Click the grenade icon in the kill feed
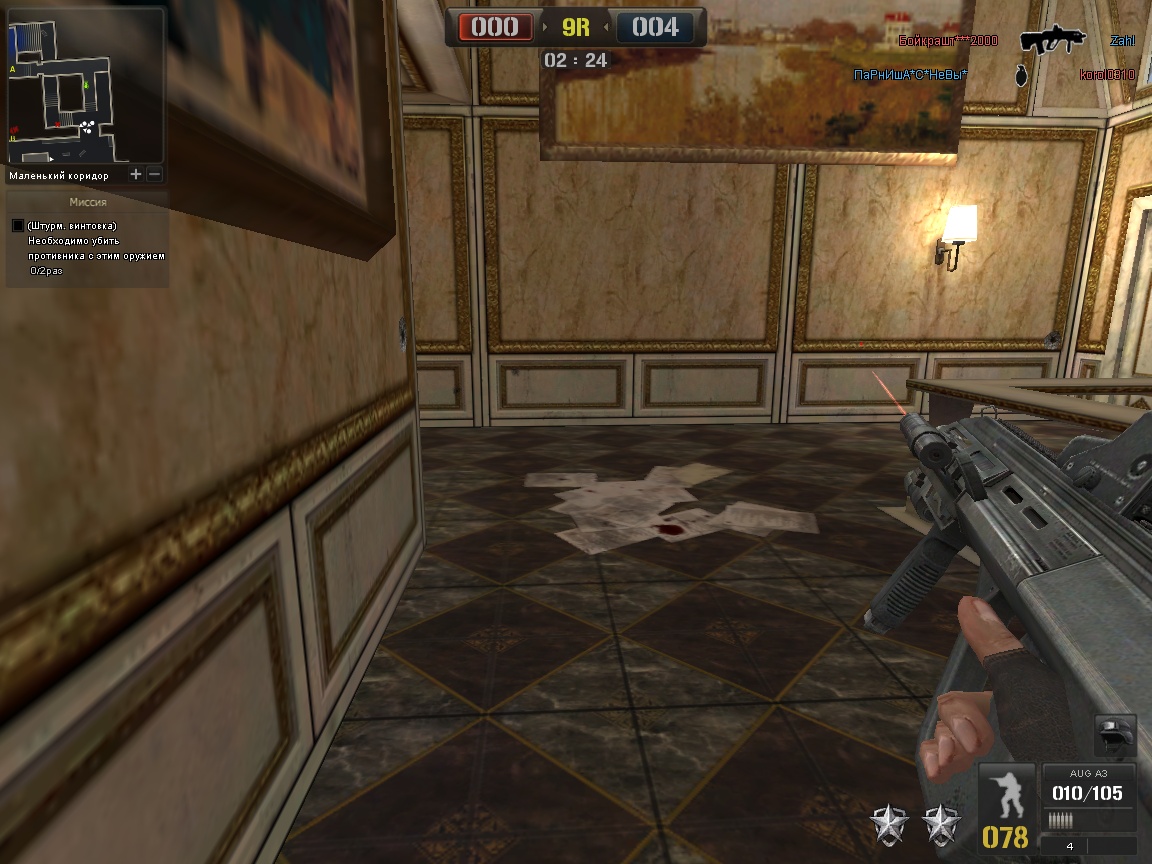This screenshot has height=864, width=1152. (x=1021, y=75)
